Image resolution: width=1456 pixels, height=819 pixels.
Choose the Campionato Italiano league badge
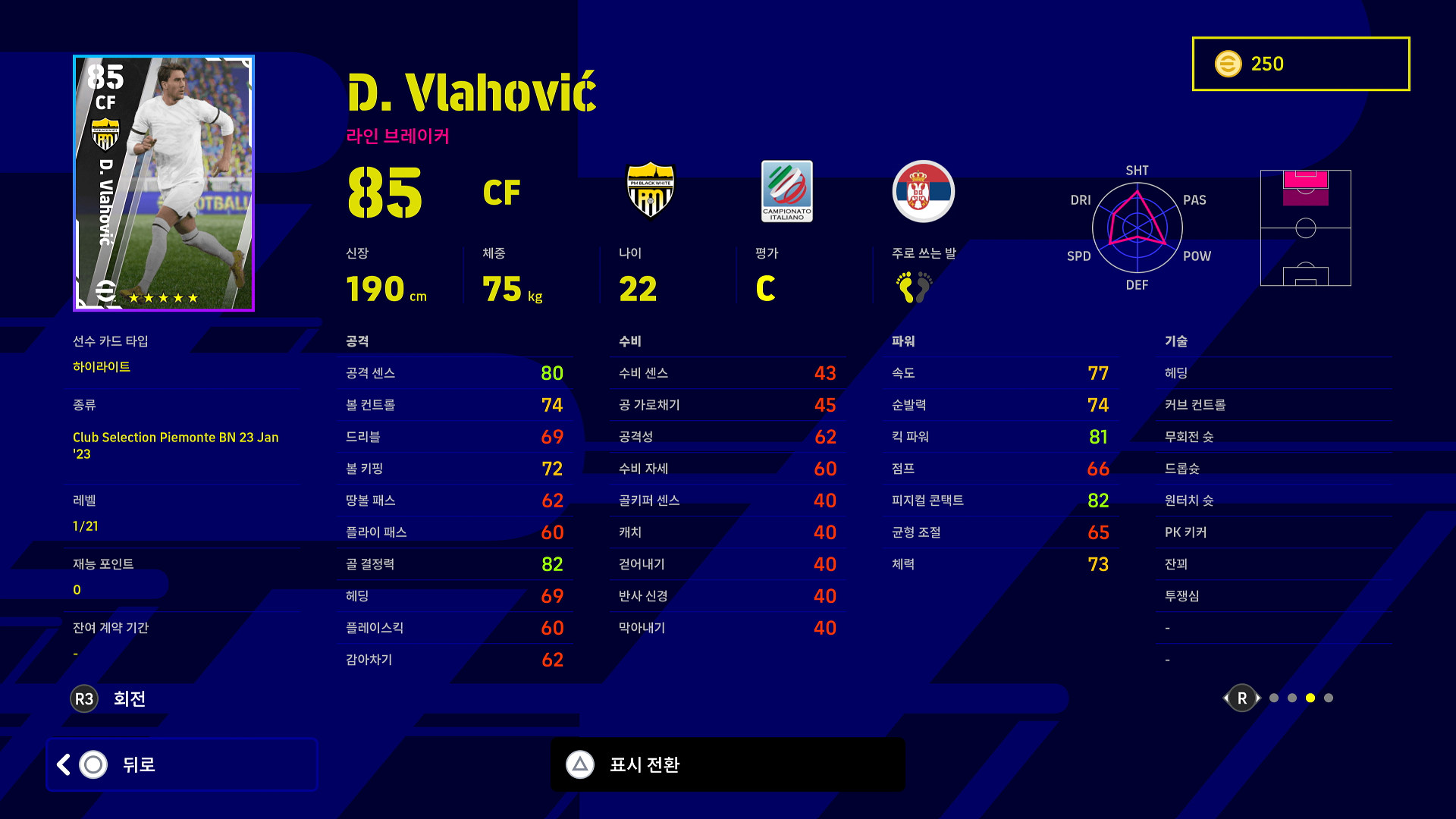(786, 191)
